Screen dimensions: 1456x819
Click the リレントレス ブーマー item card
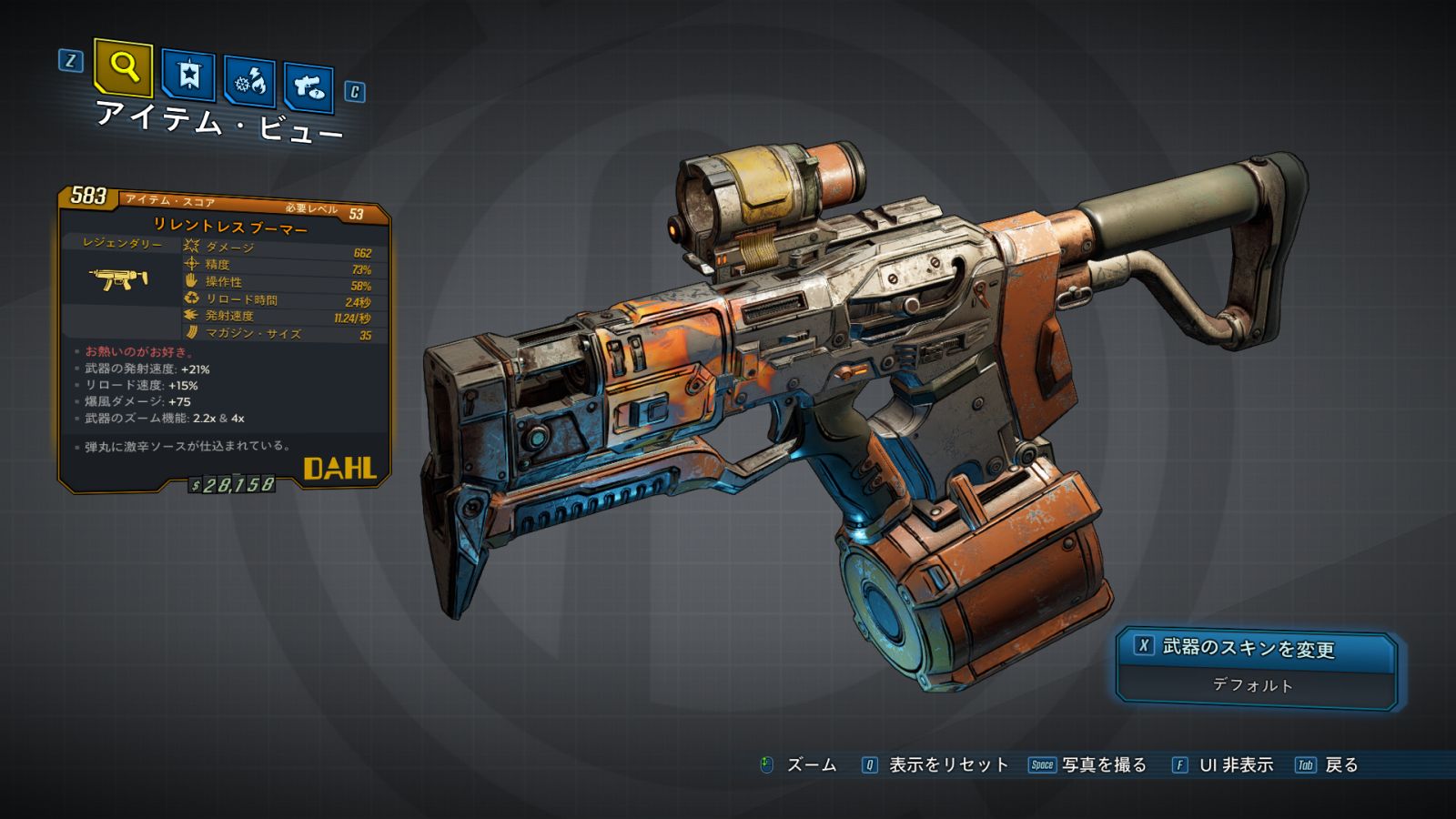coord(226,339)
